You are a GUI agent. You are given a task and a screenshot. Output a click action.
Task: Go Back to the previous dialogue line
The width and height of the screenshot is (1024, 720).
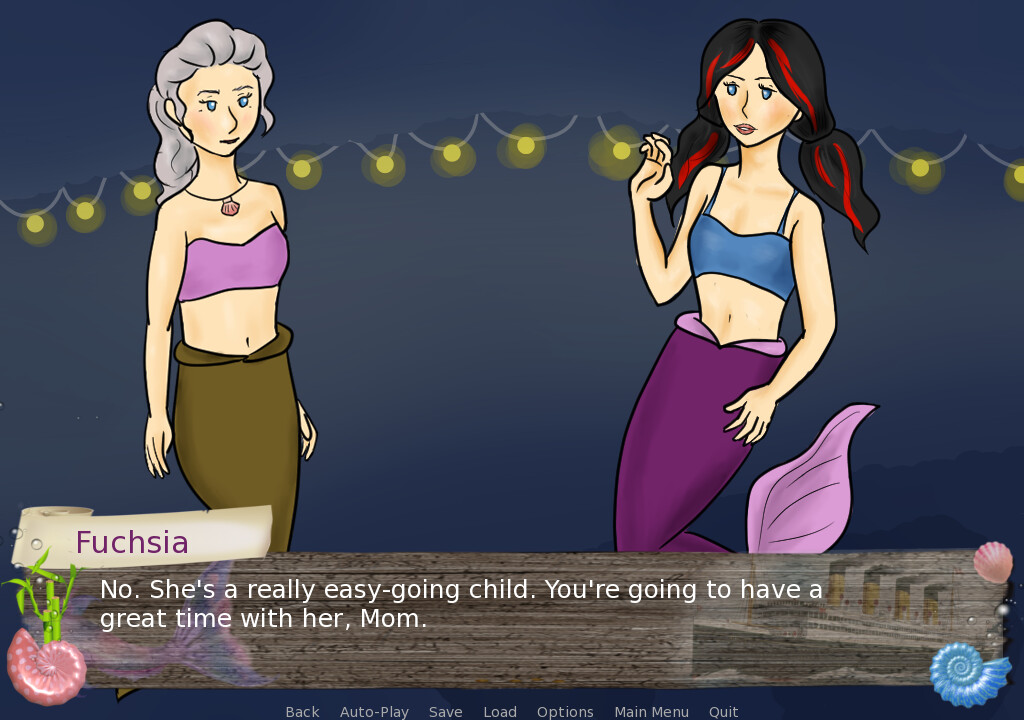302,712
